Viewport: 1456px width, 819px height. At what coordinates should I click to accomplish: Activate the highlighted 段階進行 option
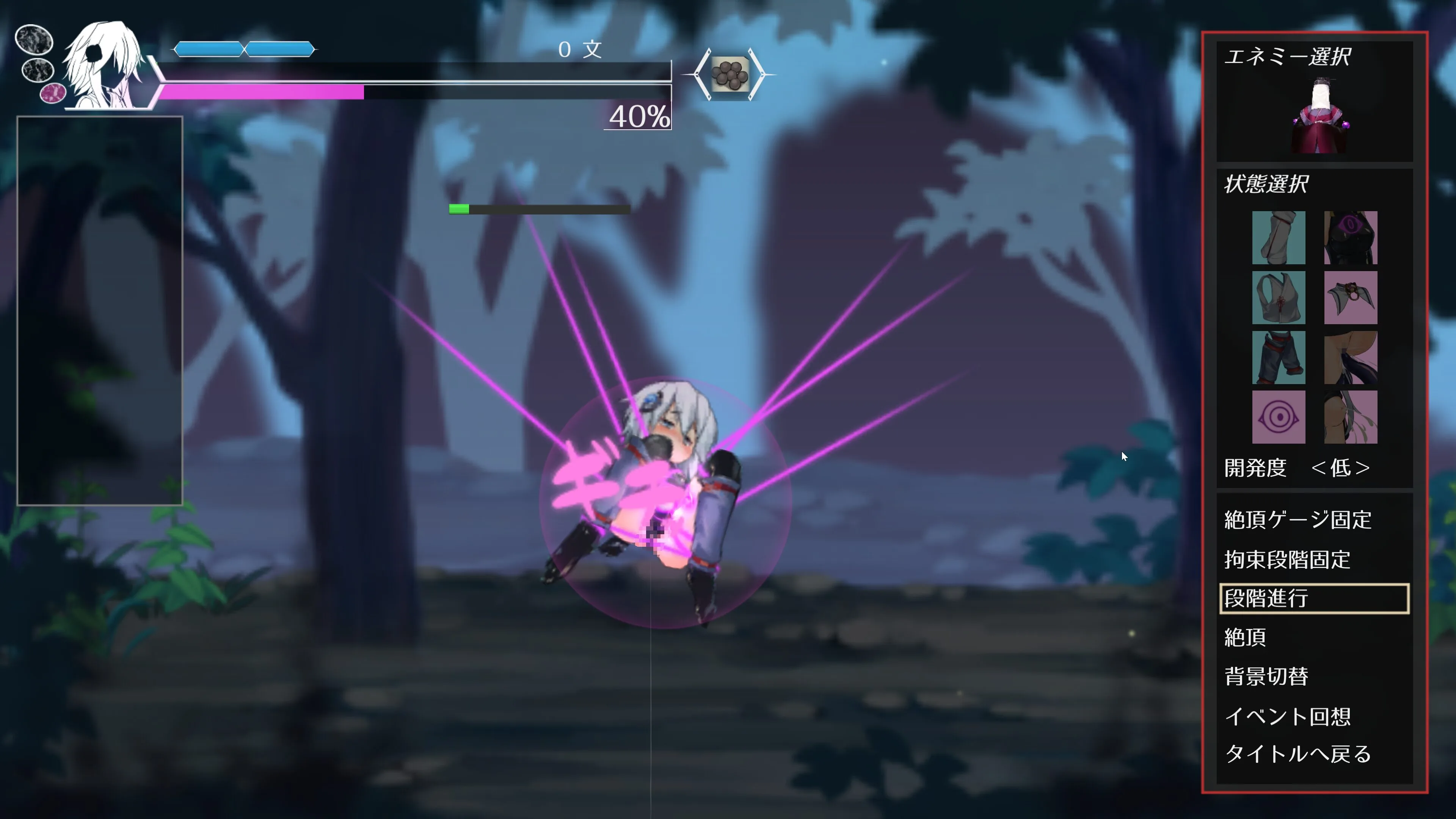pos(1313,599)
